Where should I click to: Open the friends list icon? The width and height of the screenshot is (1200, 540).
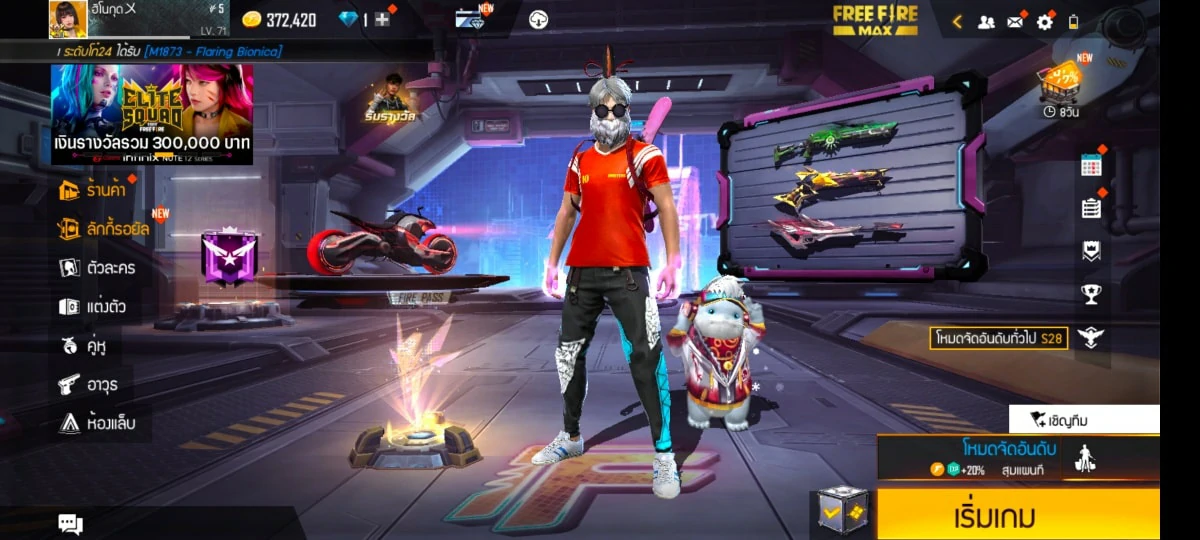coord(986,21)
